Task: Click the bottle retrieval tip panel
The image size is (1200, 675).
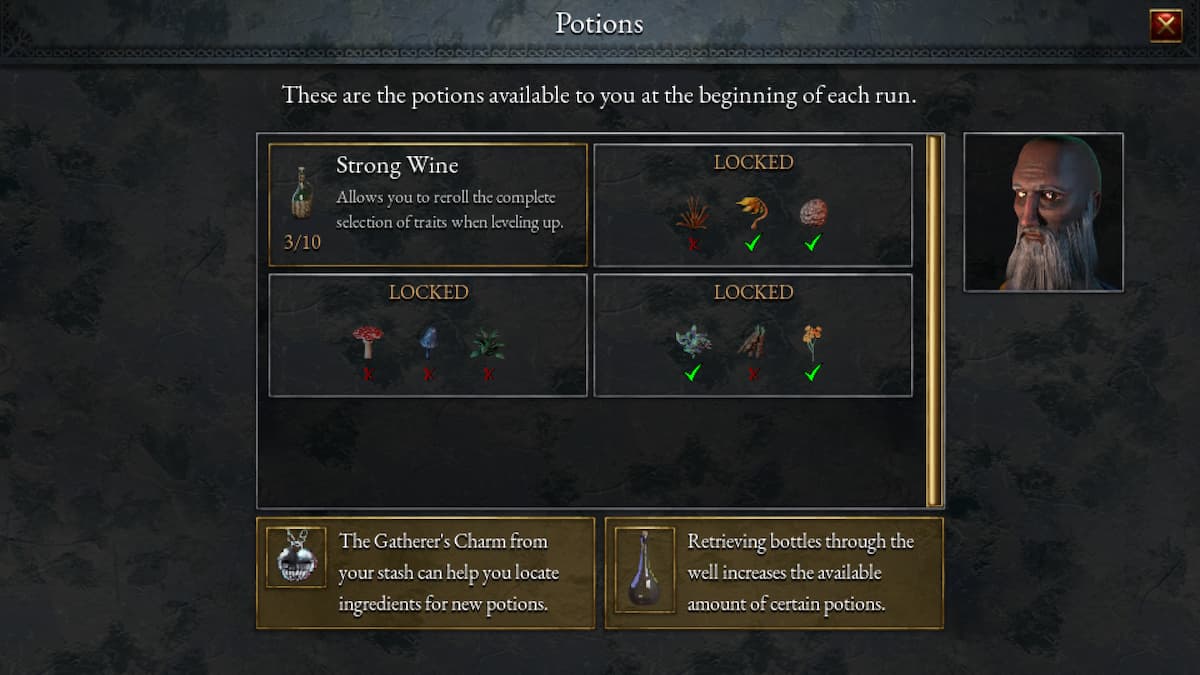Action: 774,573
